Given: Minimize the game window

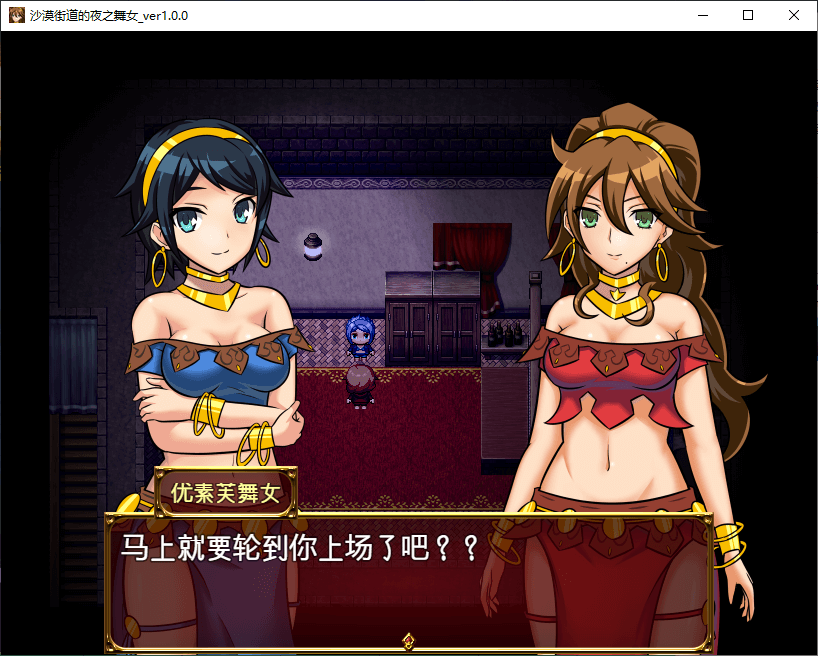Looking at the screenshot, I should pos(702,16).
